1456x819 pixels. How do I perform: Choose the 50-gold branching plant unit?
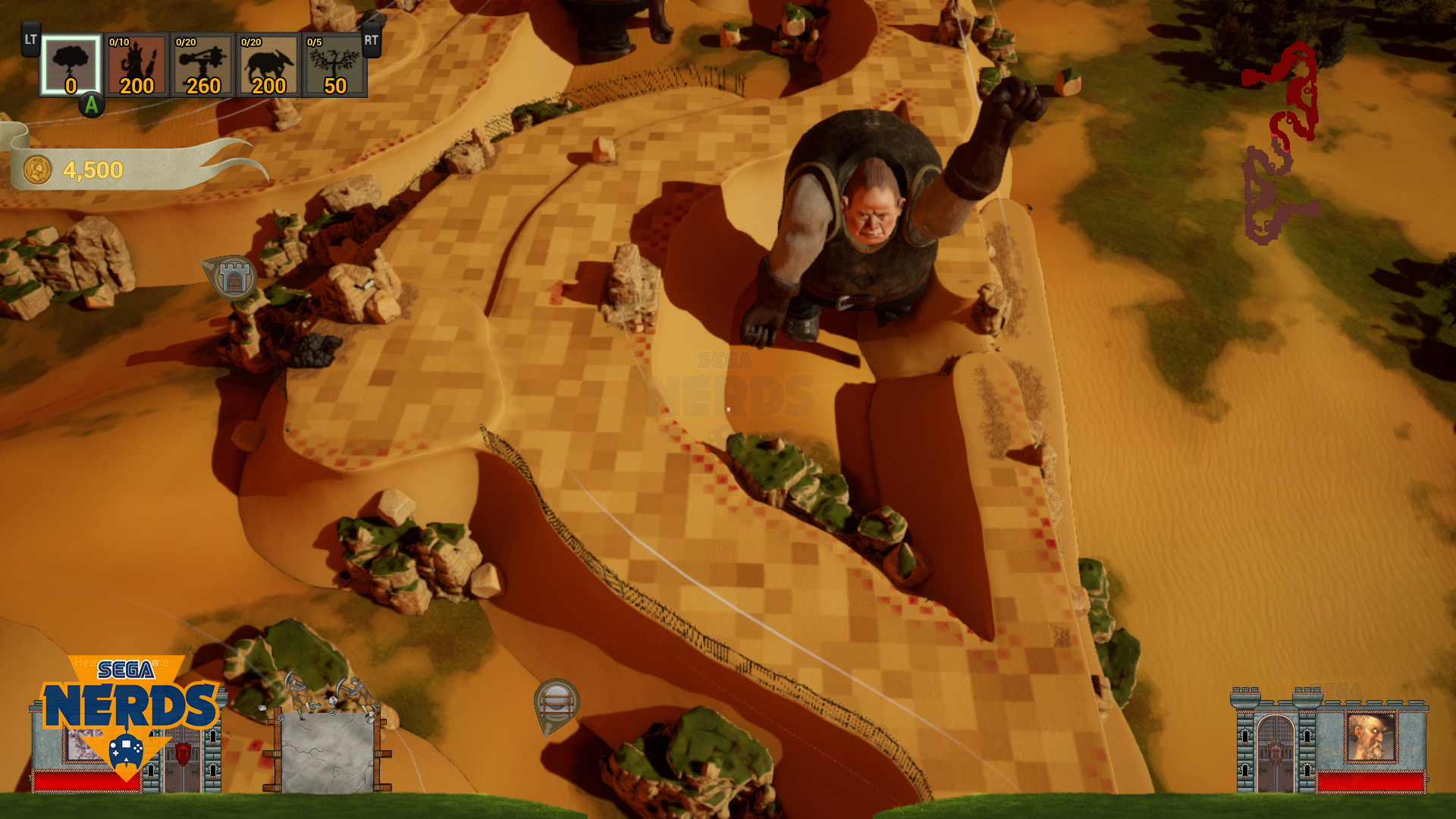pyautogui.click(x=334, y=65)
